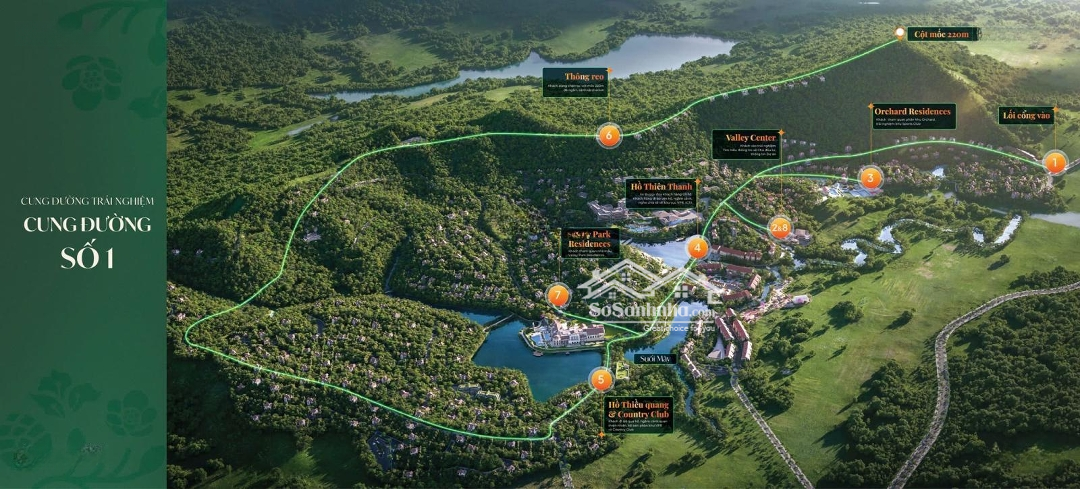Open the Valley Center info label
Viewport: 1080px width, 489px height.
coord(744,145)
